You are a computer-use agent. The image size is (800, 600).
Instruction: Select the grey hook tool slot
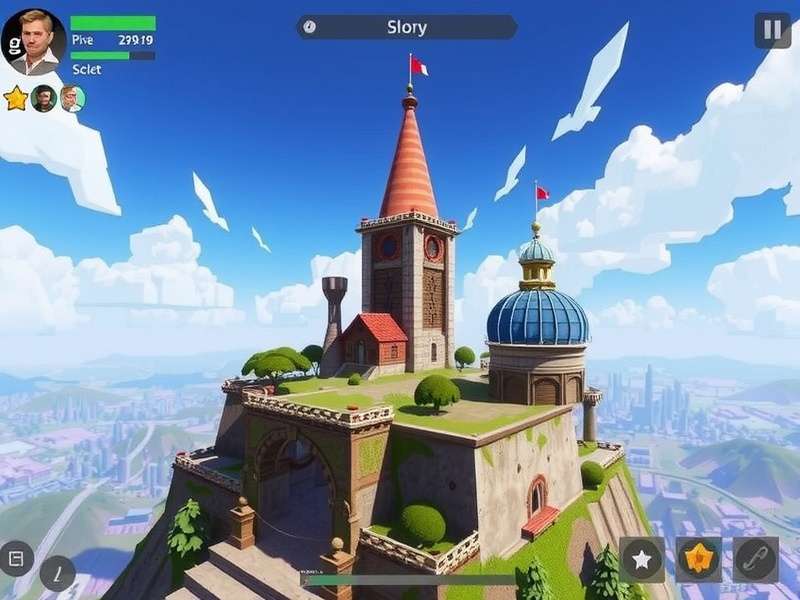[x=755, y=559]
